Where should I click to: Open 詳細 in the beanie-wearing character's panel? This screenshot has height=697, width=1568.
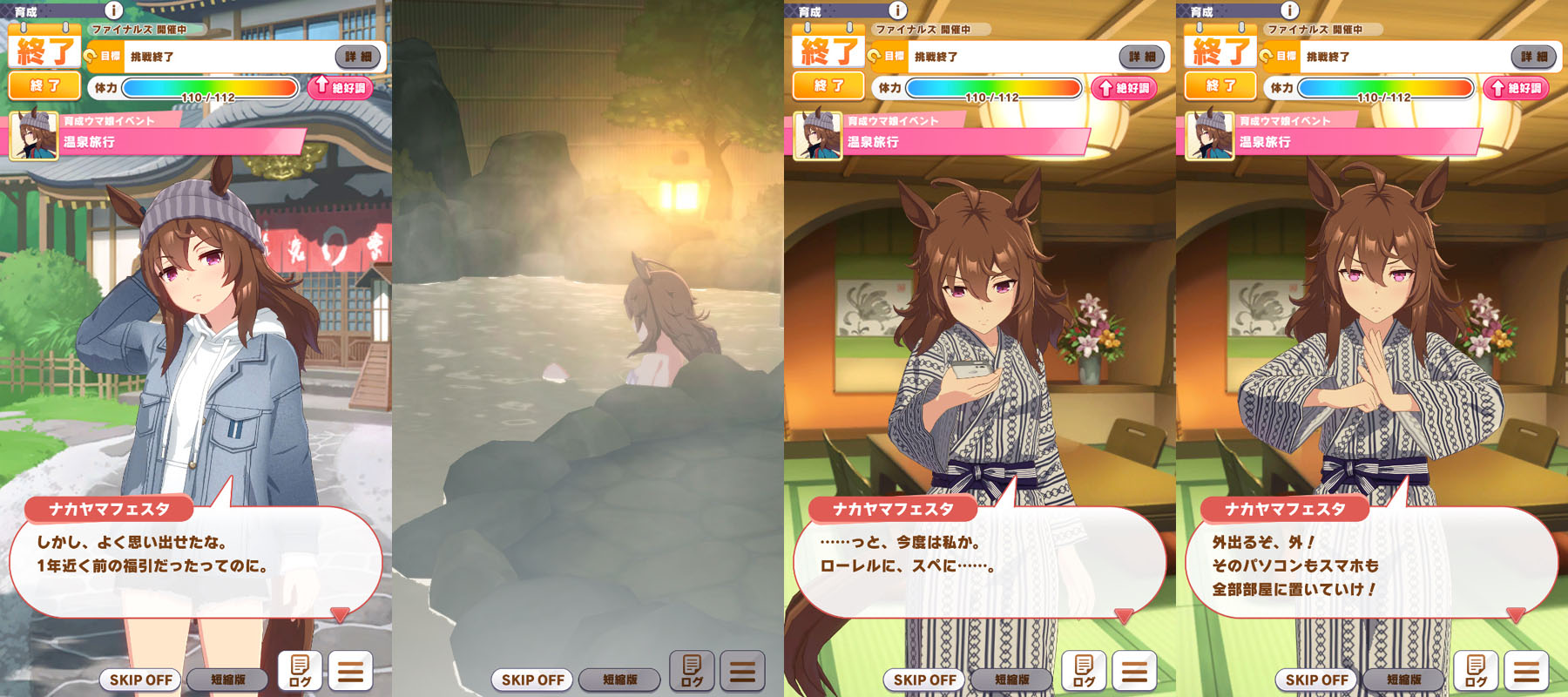[x=358, y=57]
